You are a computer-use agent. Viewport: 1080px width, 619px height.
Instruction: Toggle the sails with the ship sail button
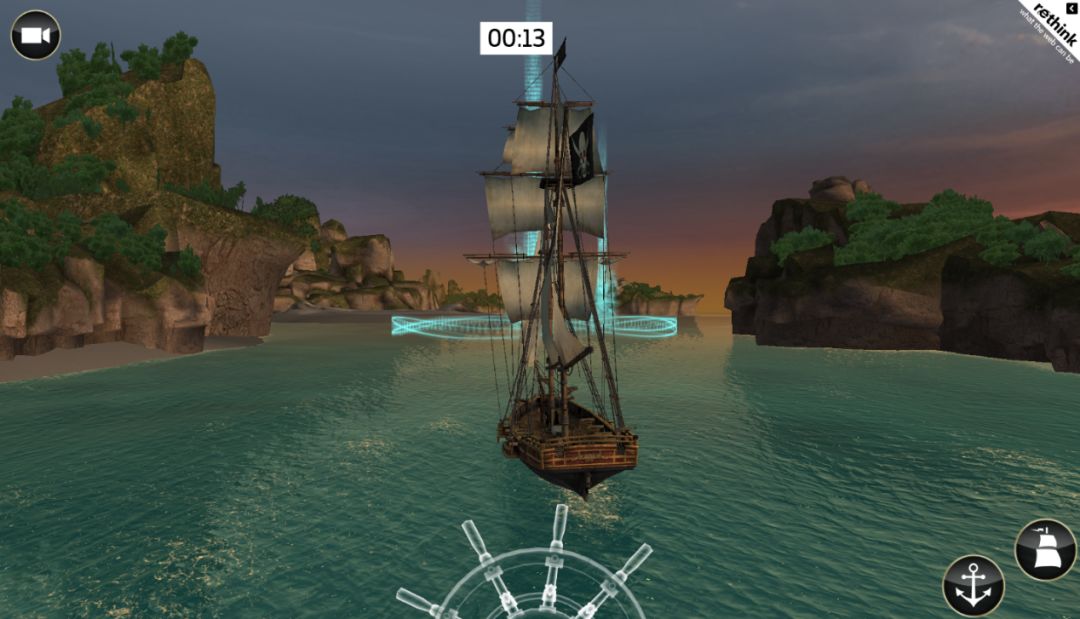coord(1045,550)
